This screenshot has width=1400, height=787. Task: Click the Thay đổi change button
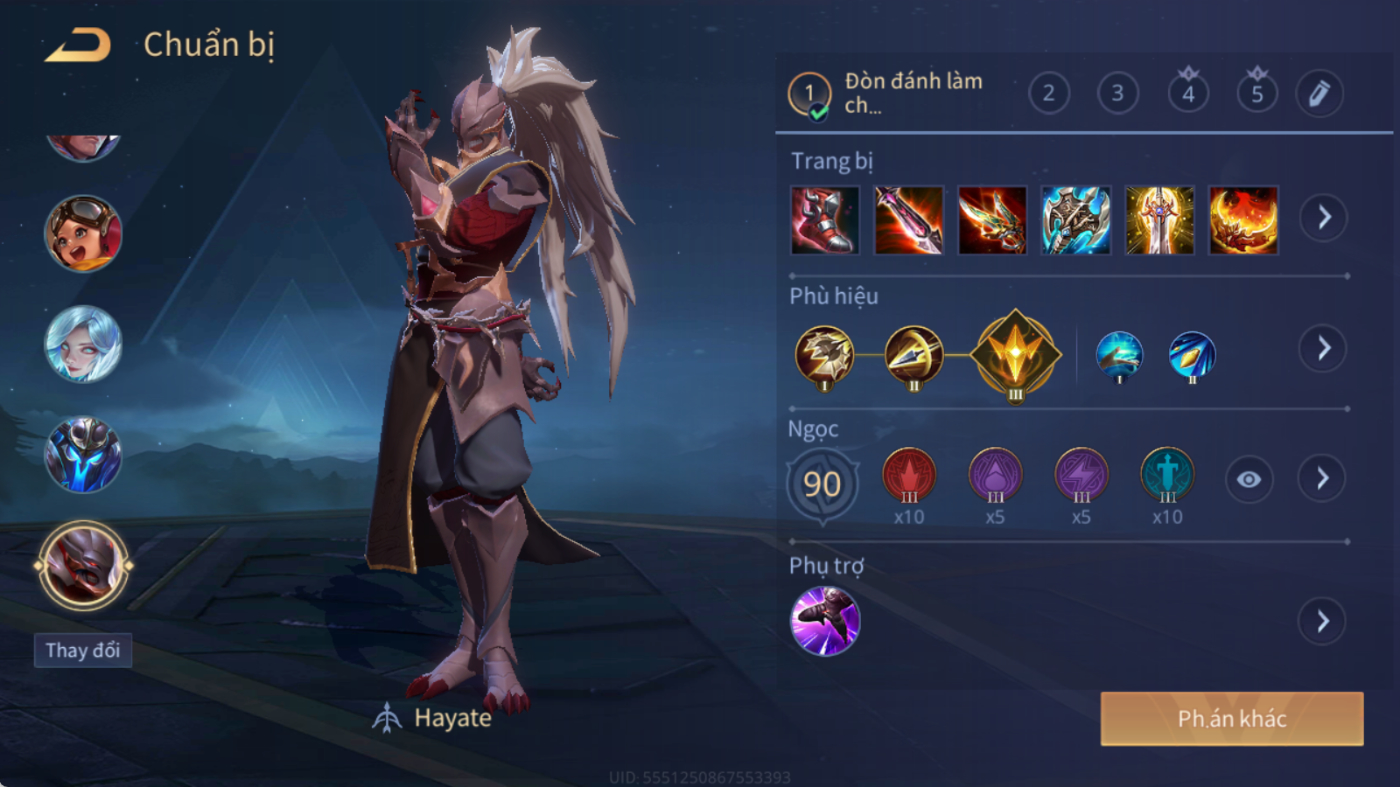(x=82, y=650)
